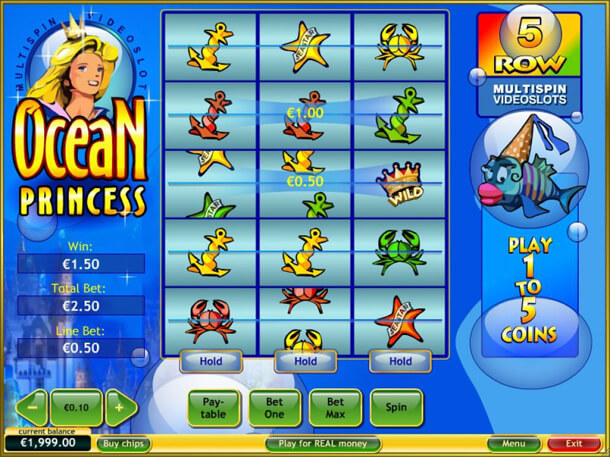Click the €0.10 coin value button

coord(75,408)
